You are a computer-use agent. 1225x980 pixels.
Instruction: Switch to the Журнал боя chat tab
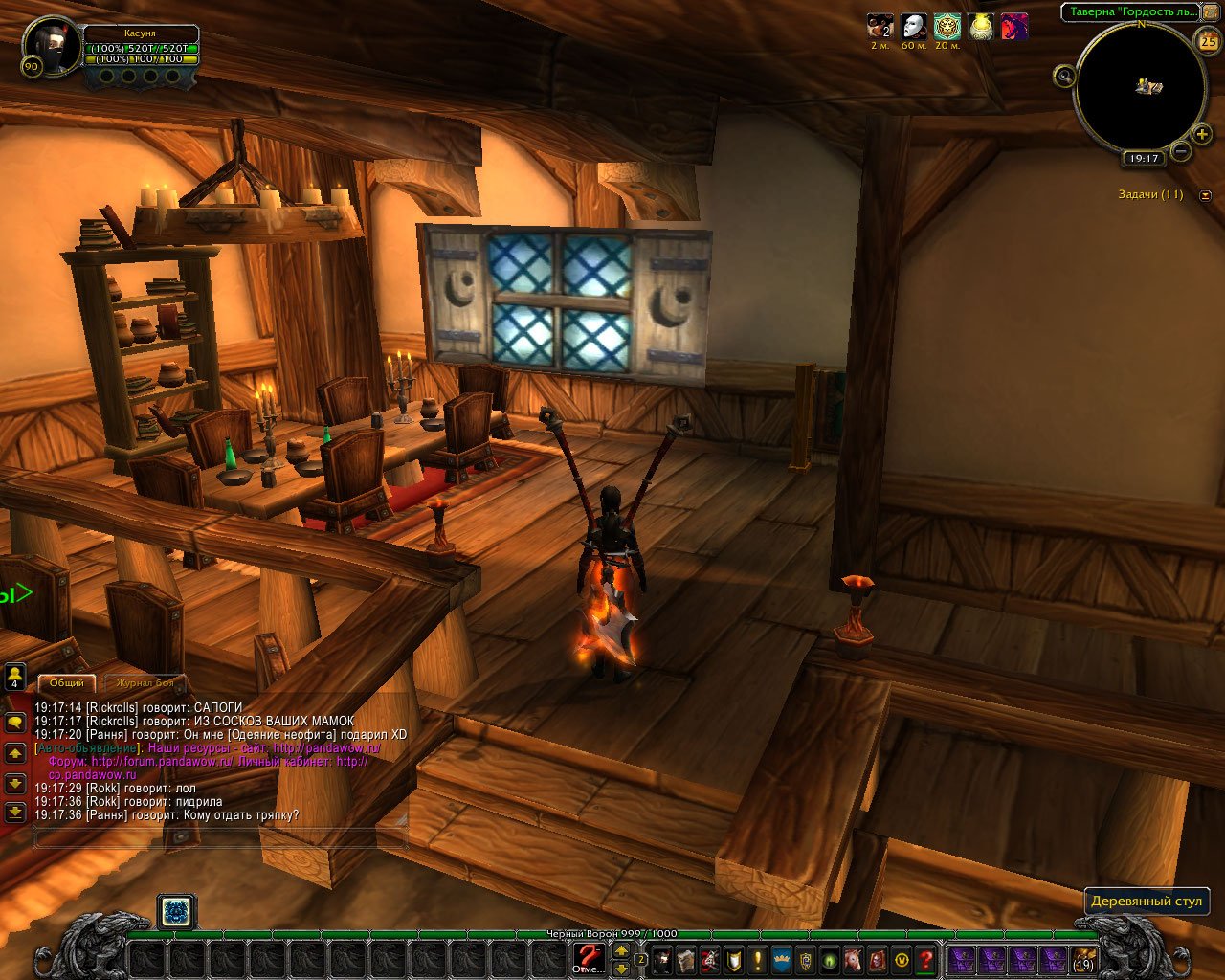point(145,683)
